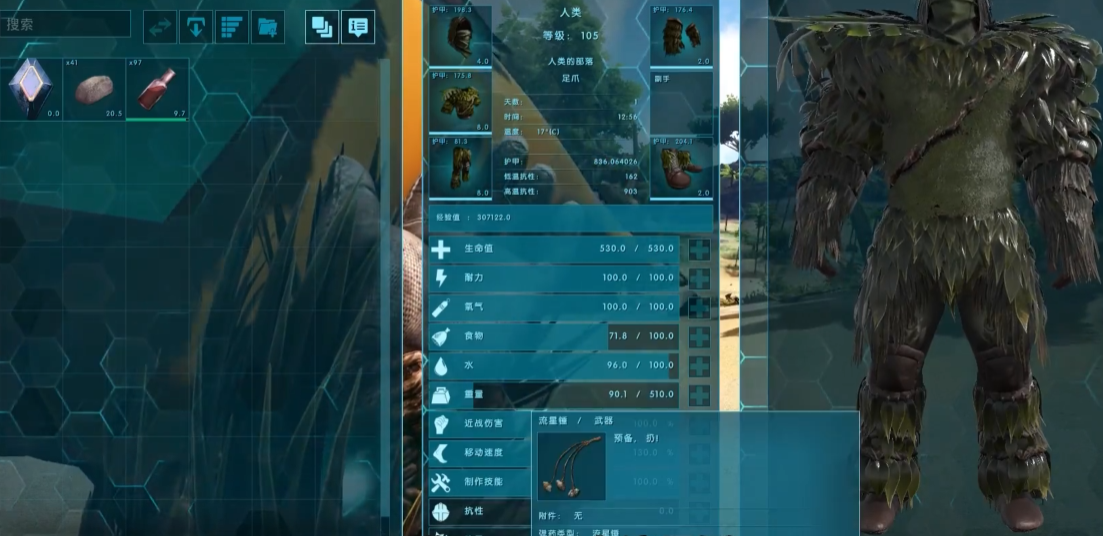Toggle the stacked squares view button

[322, 27]
